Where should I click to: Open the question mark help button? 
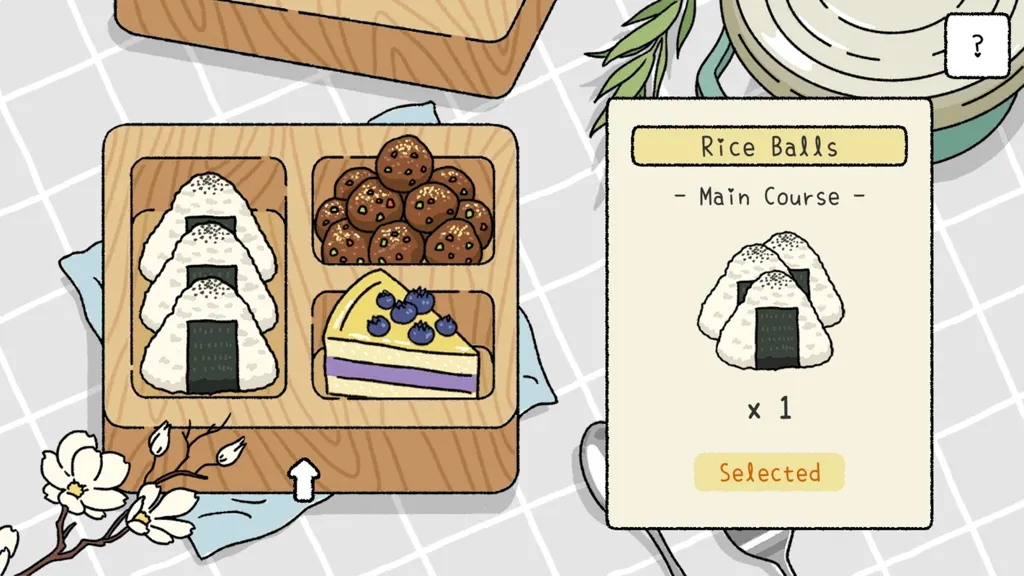click(x=977, y=45)
